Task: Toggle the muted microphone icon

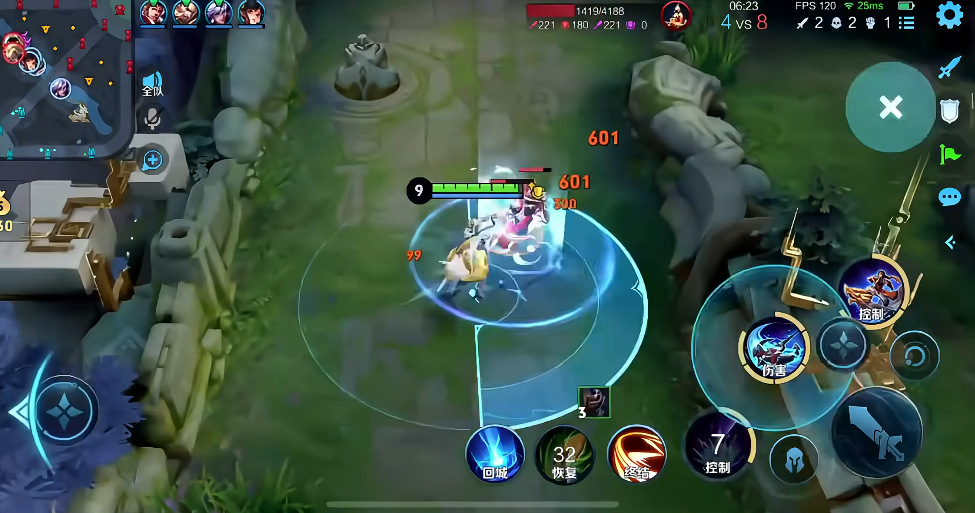Action: 152,118
